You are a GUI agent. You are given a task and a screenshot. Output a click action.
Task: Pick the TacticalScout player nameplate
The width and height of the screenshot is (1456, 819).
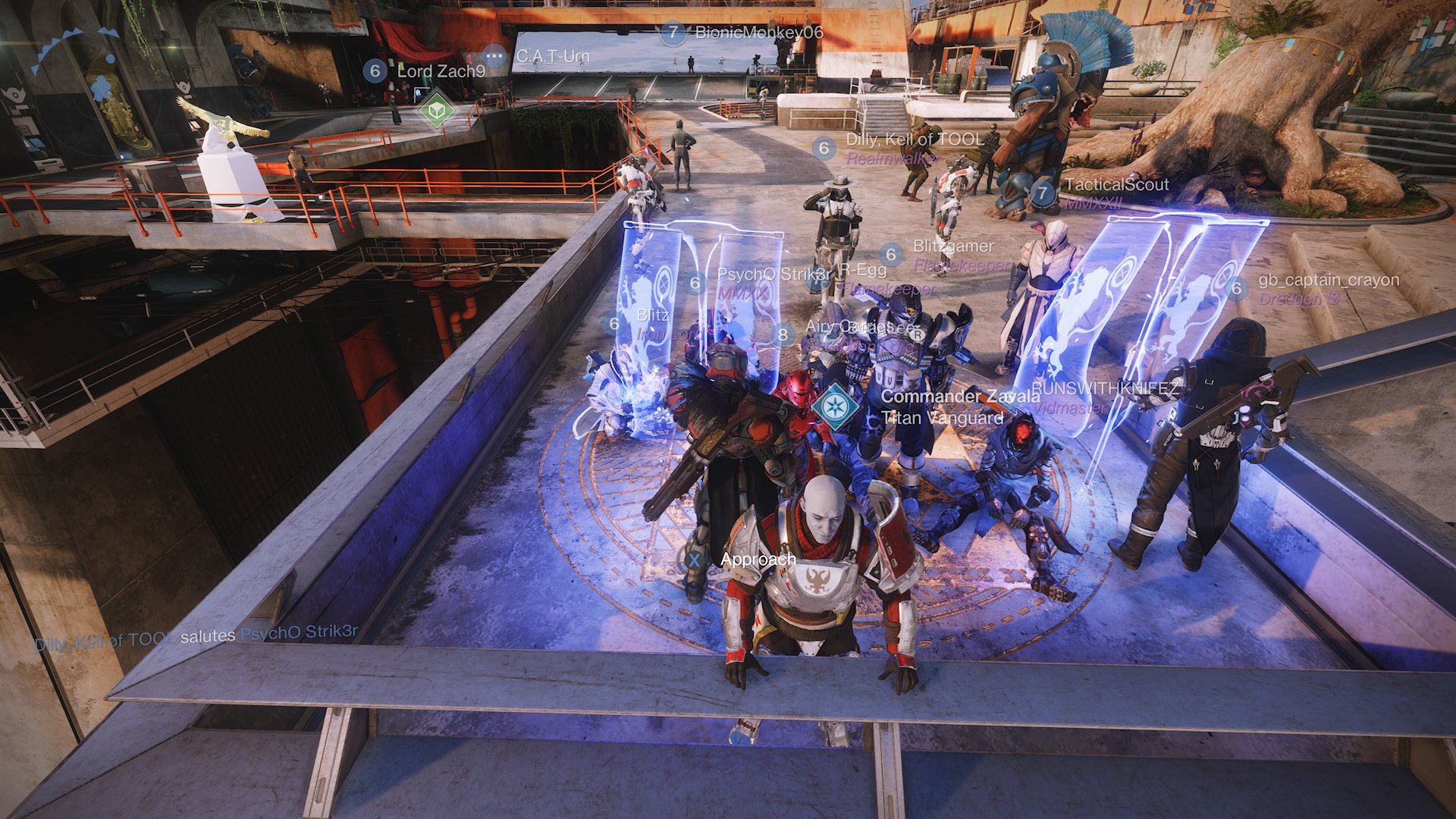1116,185
